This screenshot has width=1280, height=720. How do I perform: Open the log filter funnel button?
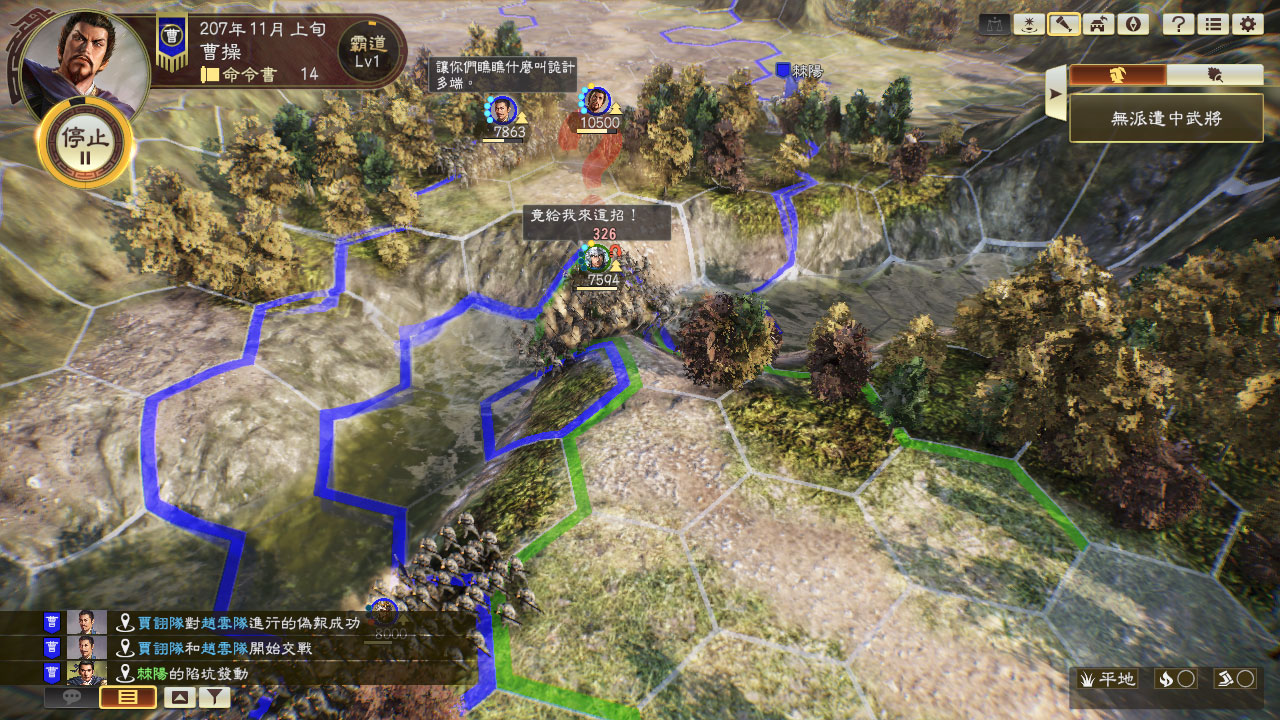[214, 698]
